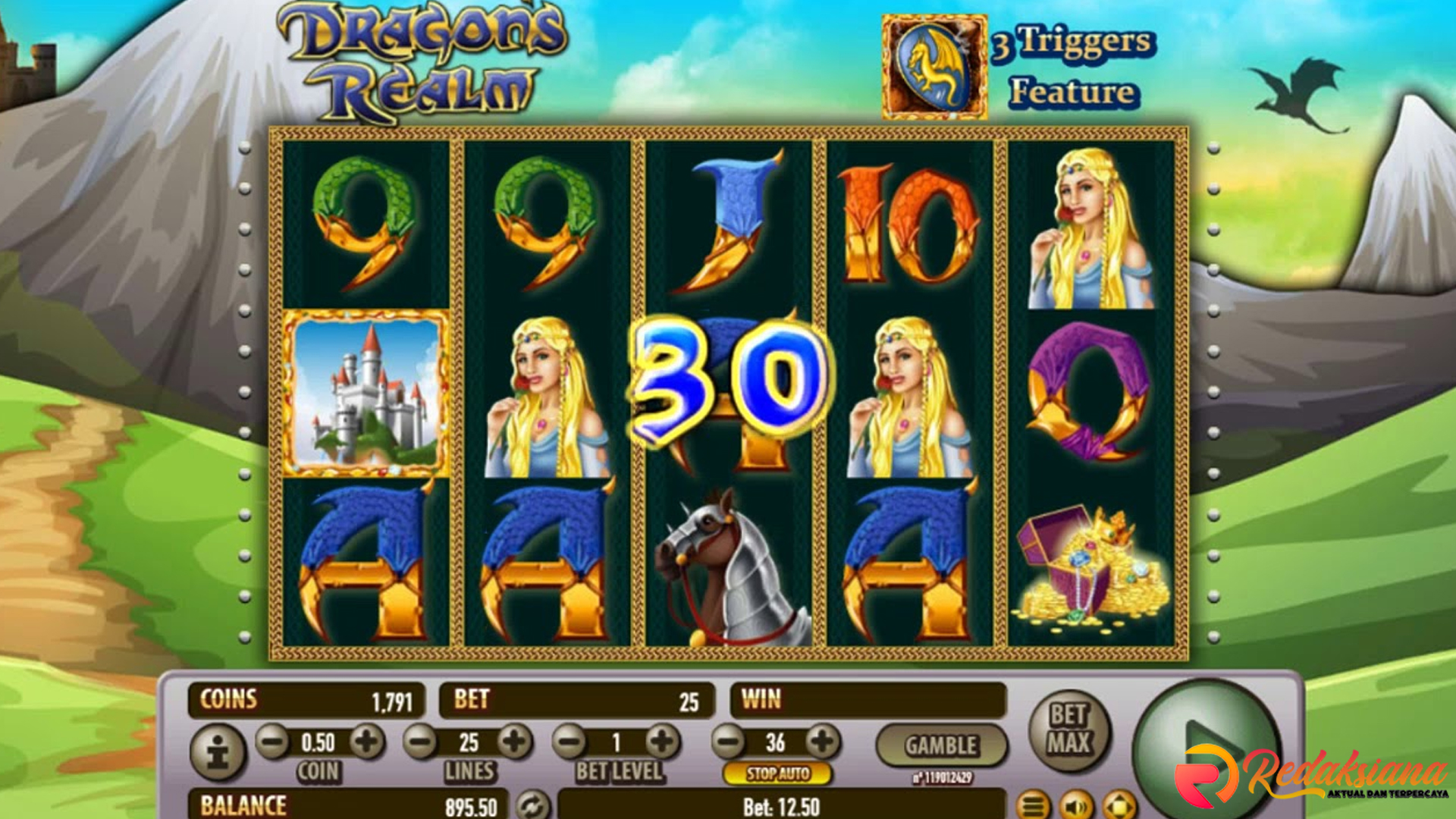Screen dimensions: 1456x819
Task: Click the Stop Auto button
Action: click(x=778, y=773)
